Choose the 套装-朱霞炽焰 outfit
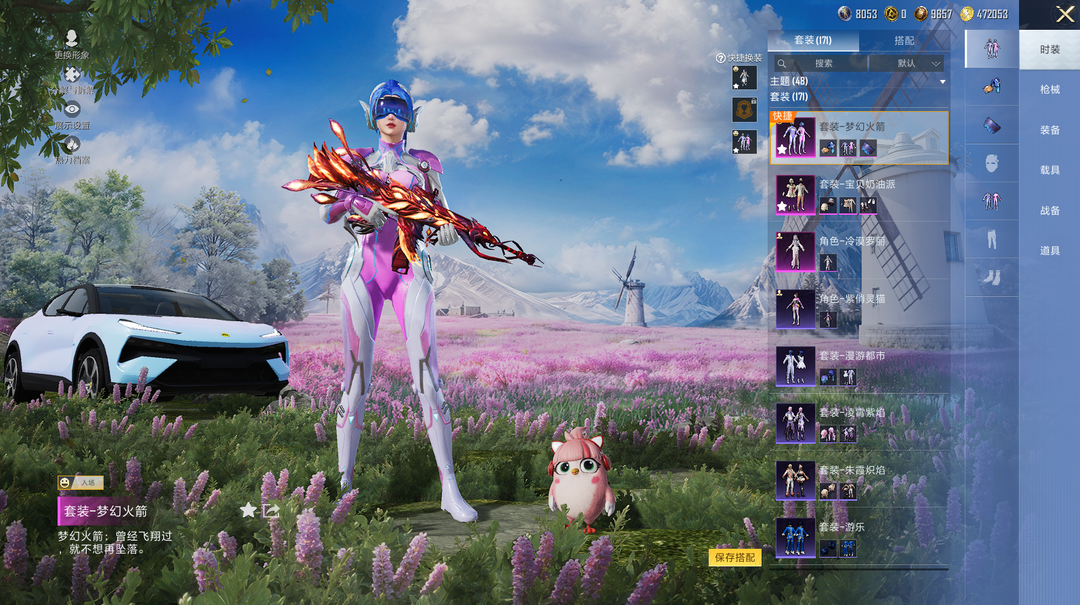This screenshot has width=1080, height=605. pos(858,480)
